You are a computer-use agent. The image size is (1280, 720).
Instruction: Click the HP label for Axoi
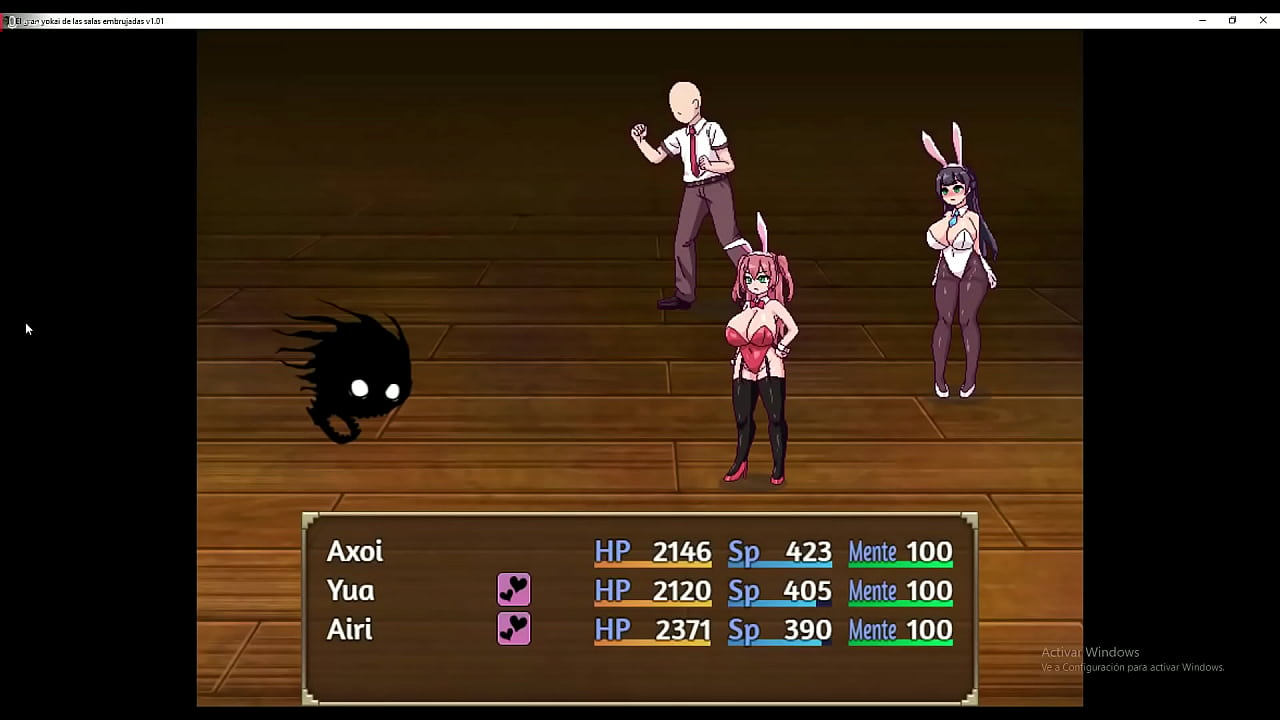pyautogui.click(x=613, y=551)
